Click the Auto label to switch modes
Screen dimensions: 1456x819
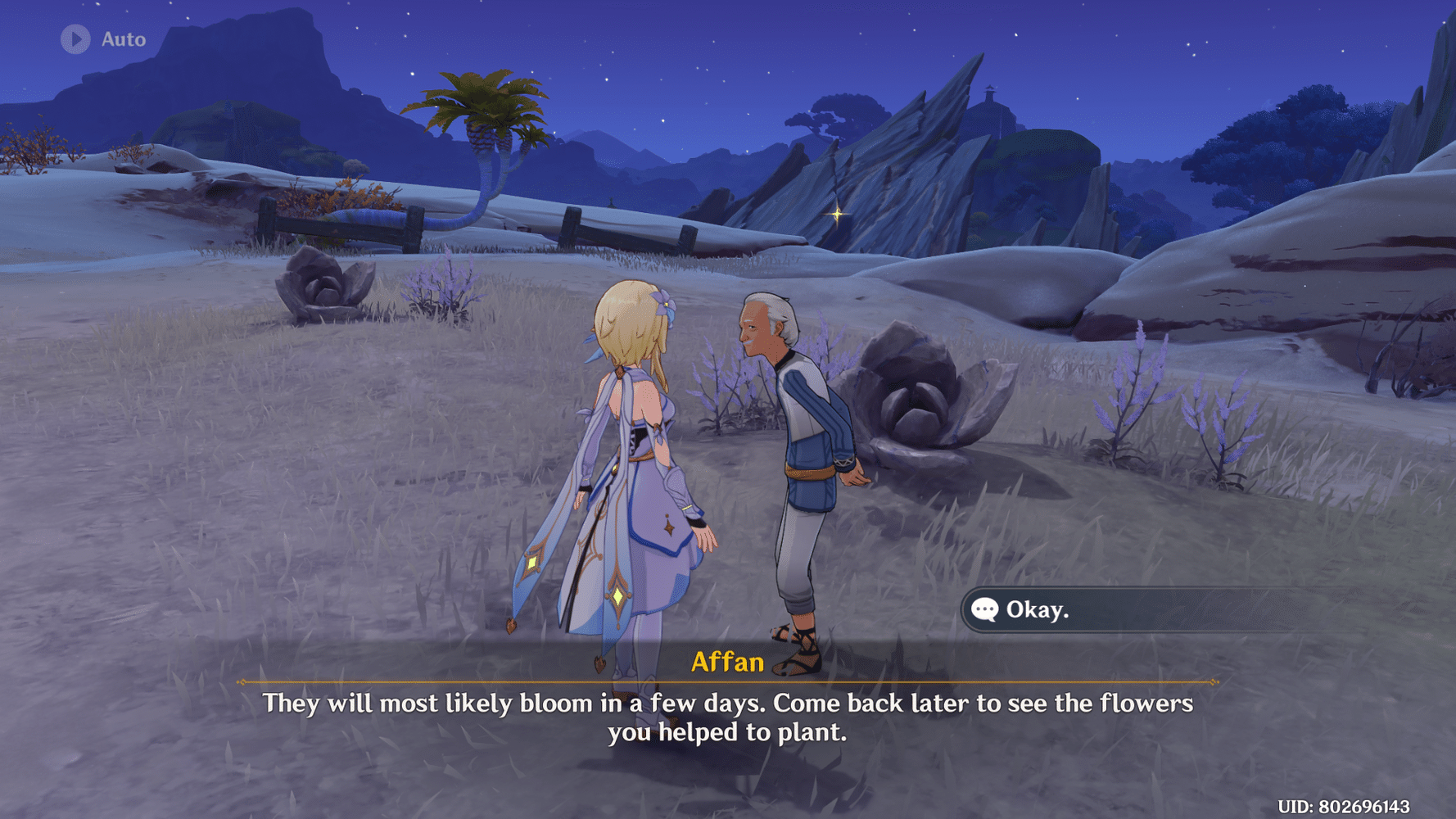pos(123,39)
